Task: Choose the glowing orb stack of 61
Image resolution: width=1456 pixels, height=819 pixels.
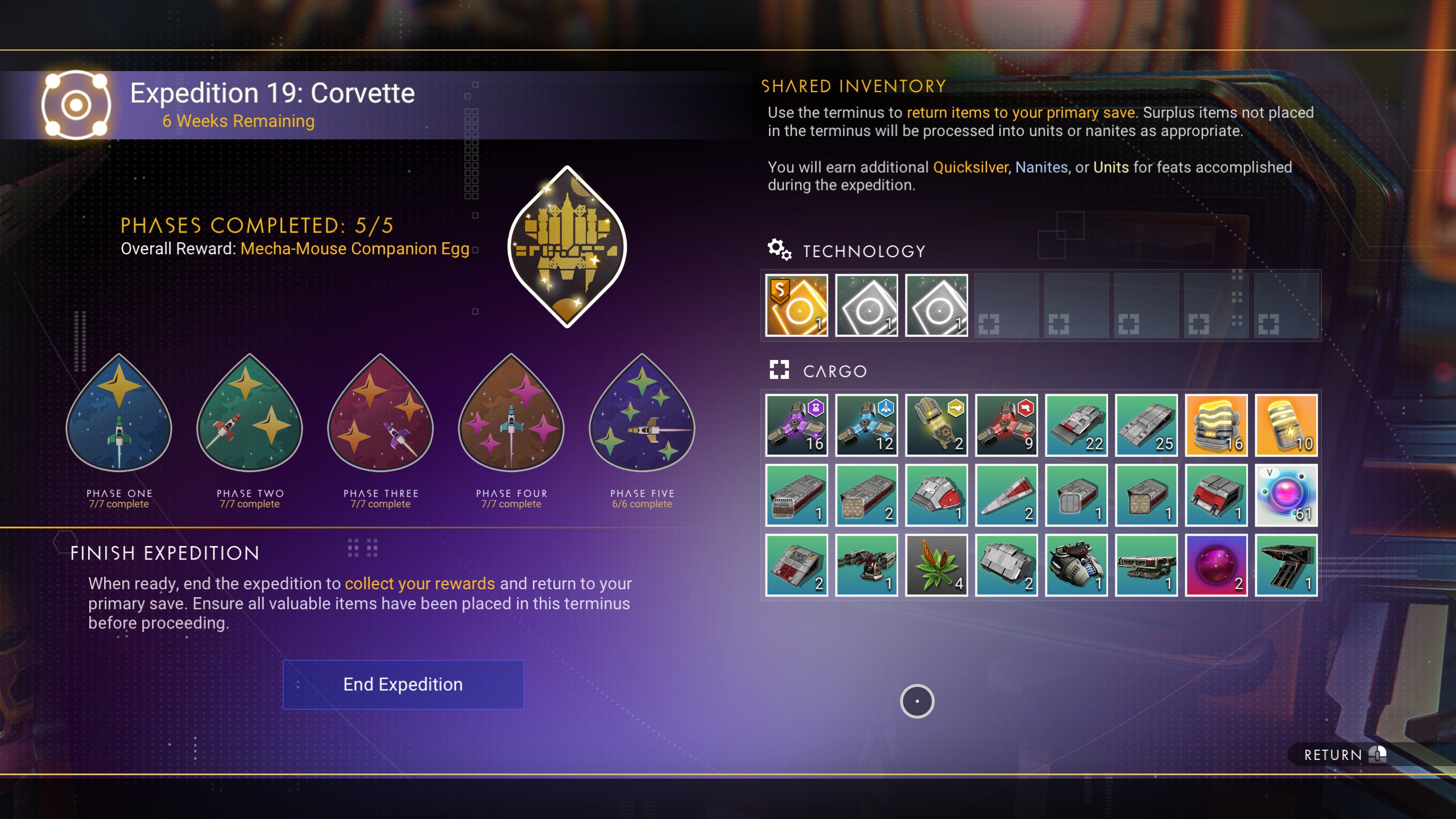Action: point(1286,495)
